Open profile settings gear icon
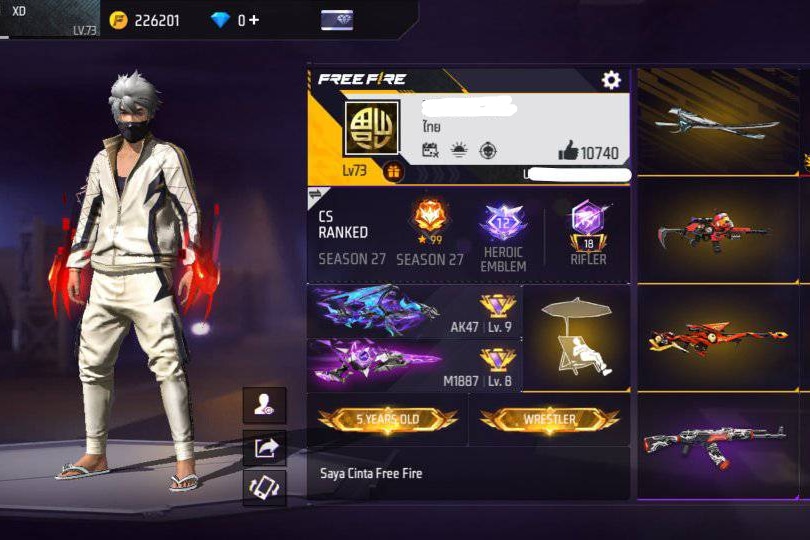810x540 pixels. pos(611,80)
